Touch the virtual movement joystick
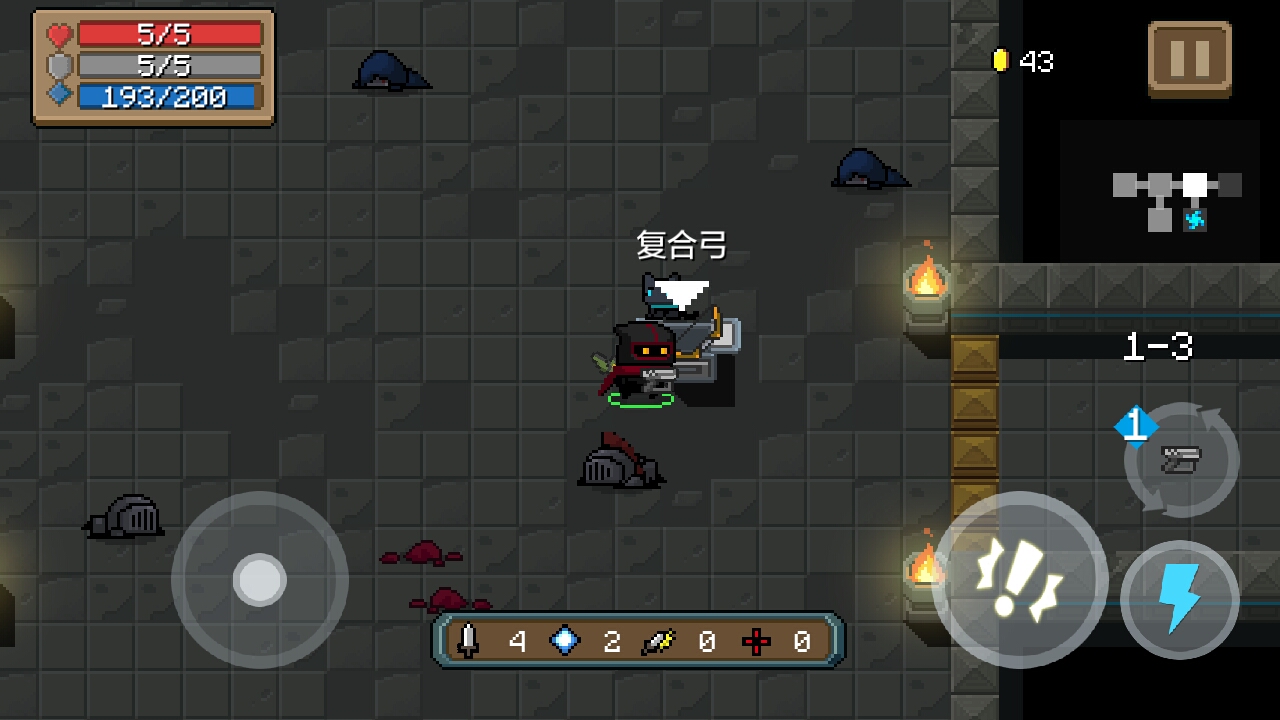The height and width of the screenshot is (720, 1280). click(260, 580)
